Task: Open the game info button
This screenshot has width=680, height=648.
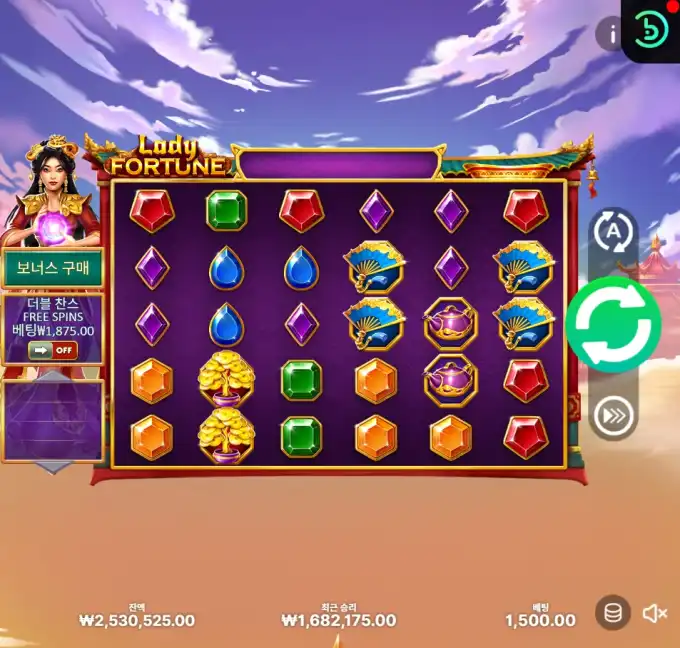Action: 610,34
